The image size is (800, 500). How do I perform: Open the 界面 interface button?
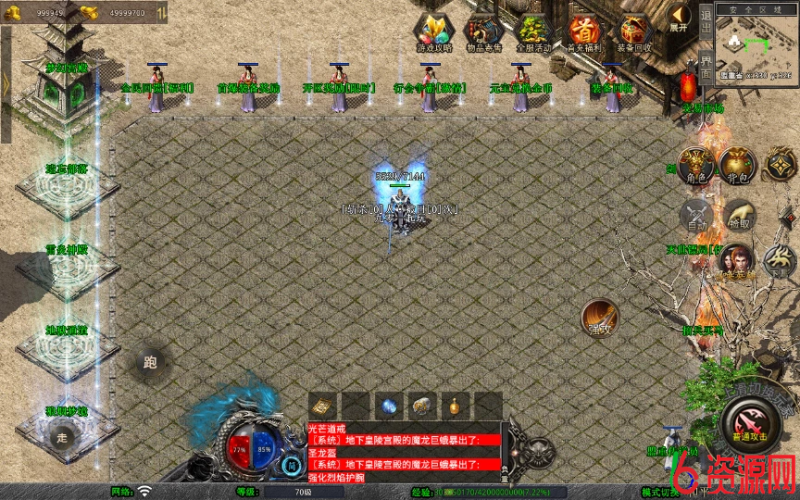(705, 61)
